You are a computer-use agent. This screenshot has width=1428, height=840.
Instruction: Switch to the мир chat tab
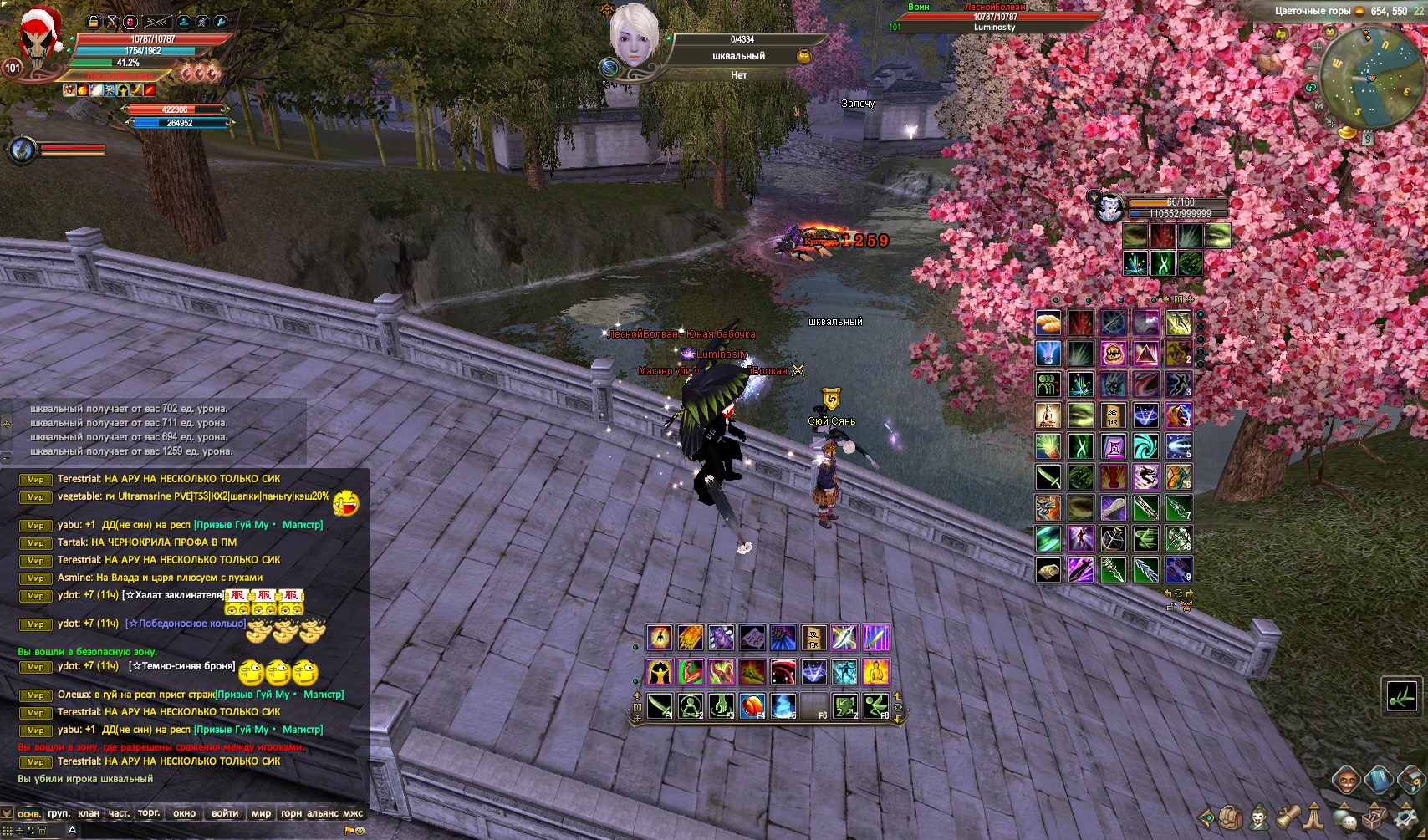pyautogui.click(x=261, y=813)
